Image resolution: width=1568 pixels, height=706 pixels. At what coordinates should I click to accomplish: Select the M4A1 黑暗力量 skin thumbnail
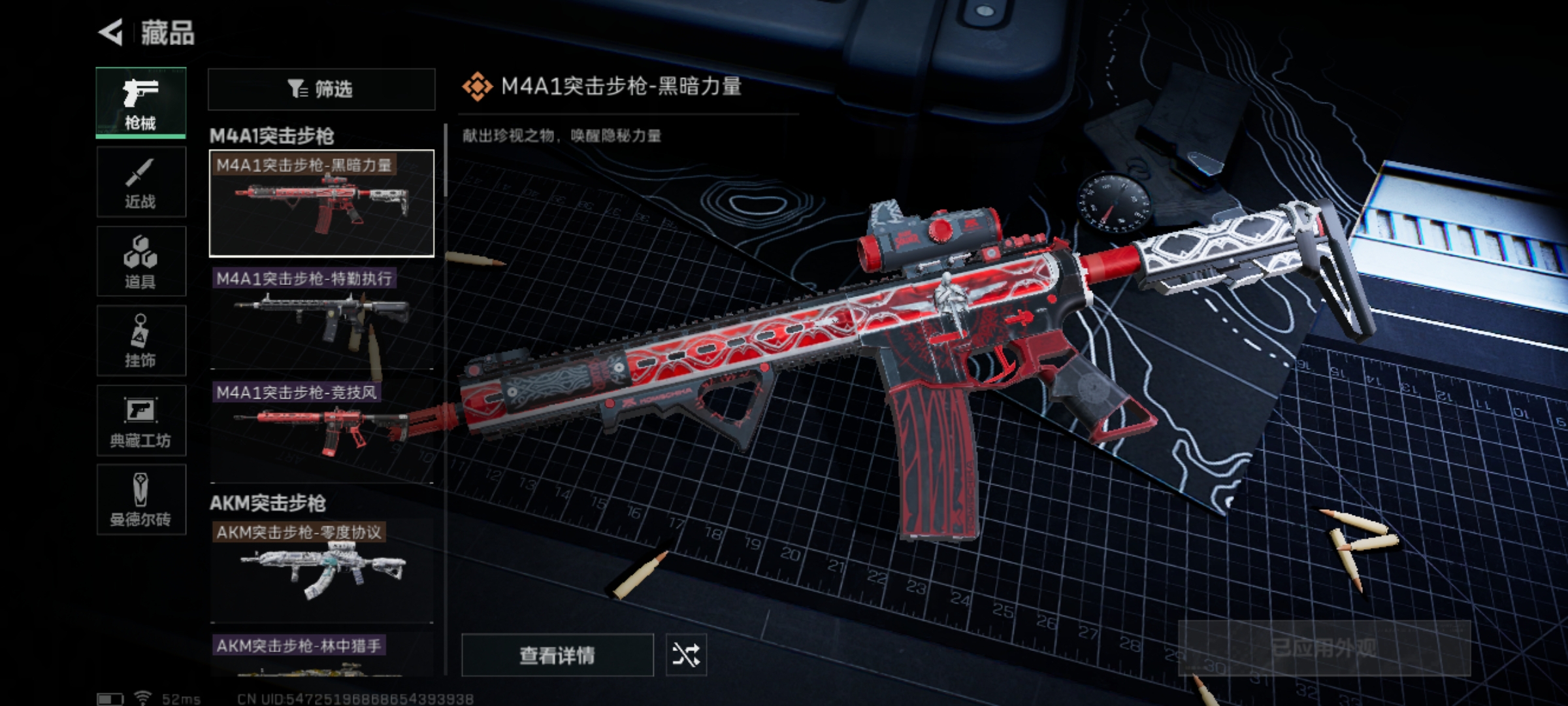click(321, 203)
